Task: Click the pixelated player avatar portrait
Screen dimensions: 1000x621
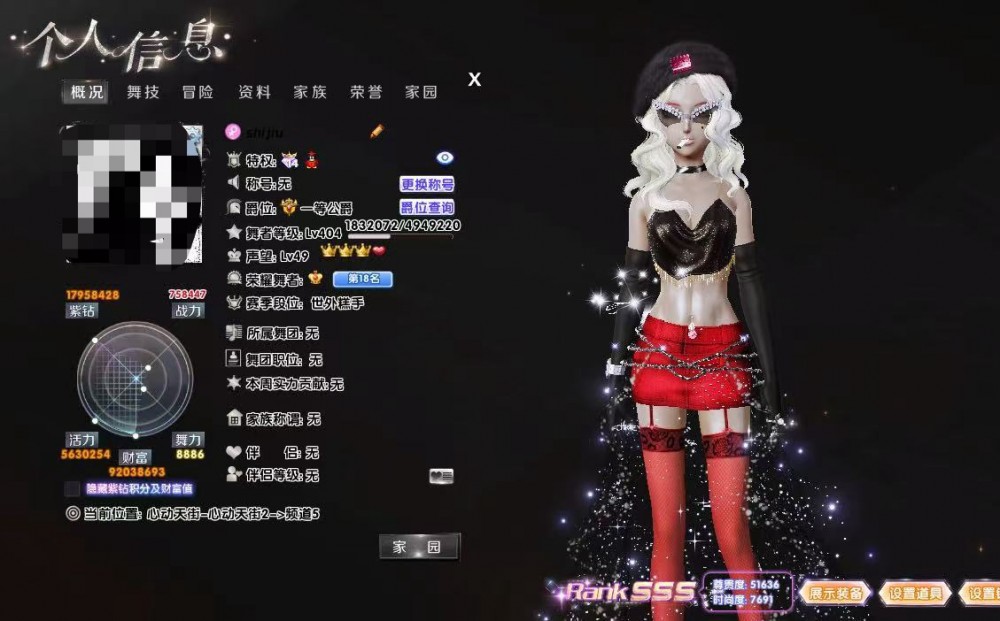Action: pos(133,193)
